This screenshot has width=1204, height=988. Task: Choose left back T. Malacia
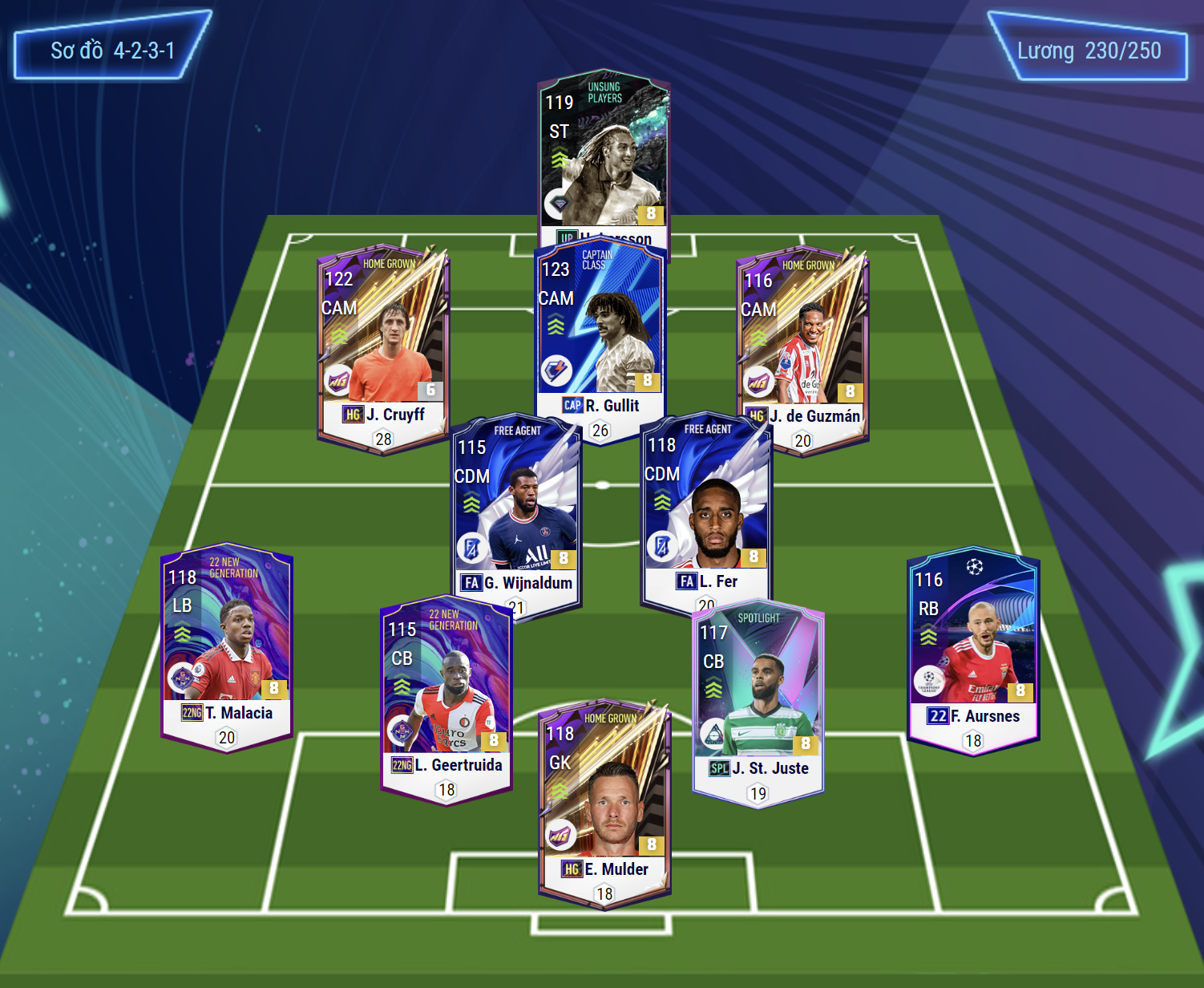pos(227,646)
